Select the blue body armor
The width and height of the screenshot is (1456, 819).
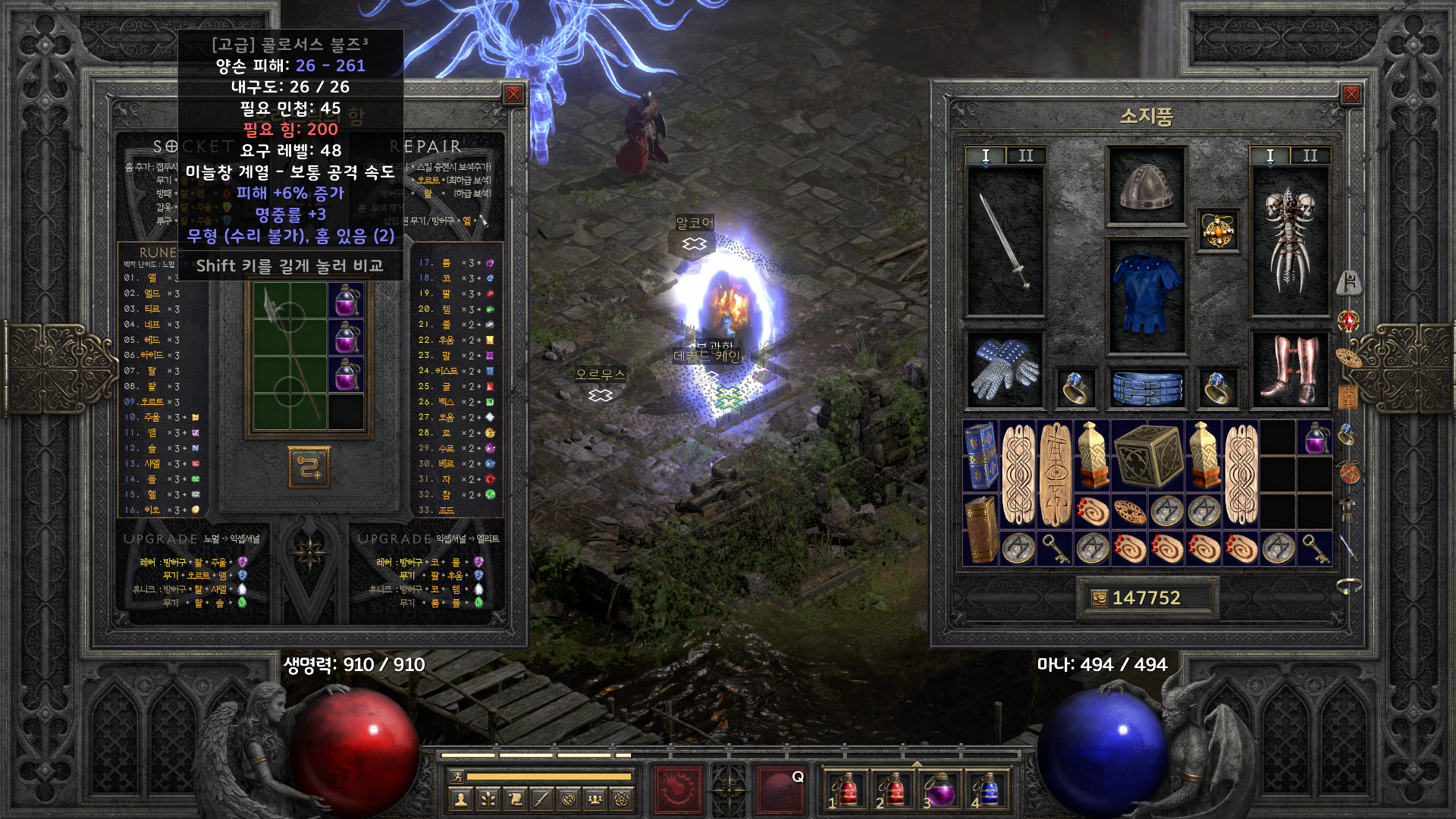tap(1145, 295)
